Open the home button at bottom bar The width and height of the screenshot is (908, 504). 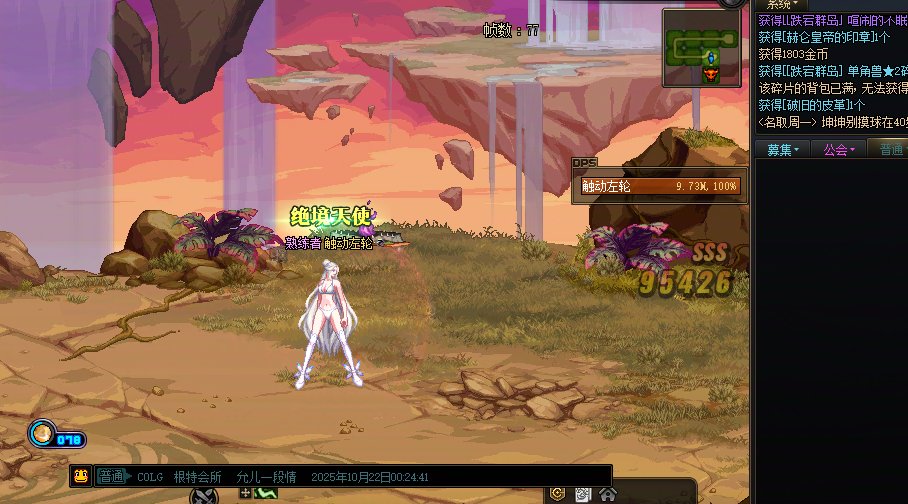tap(608, 494)
